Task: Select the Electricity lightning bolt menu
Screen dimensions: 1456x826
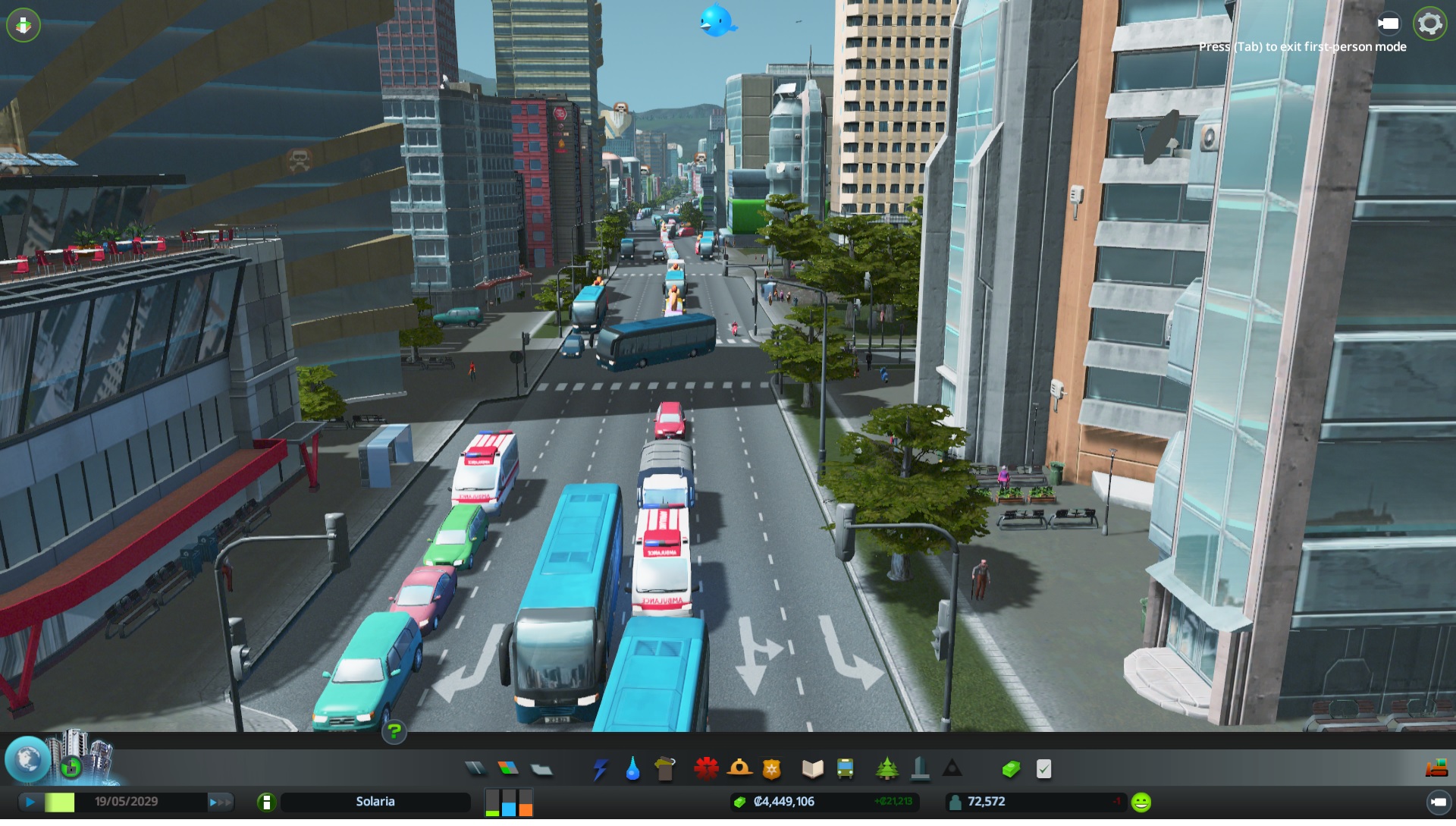Action: click(x=600, y=769)
